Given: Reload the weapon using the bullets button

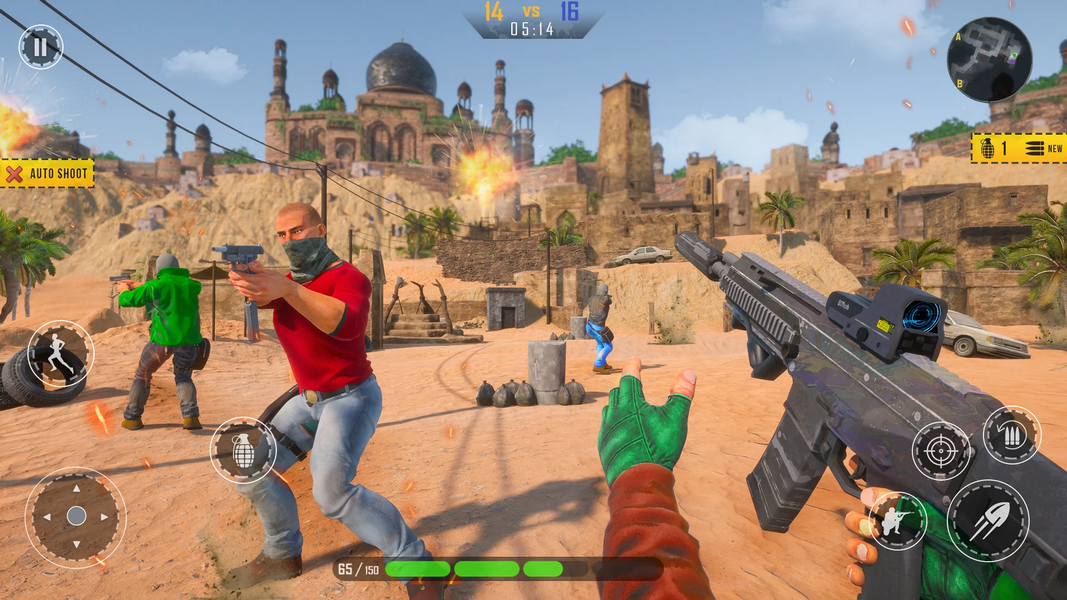Looking at the screenshot, I should point(1012,435).
